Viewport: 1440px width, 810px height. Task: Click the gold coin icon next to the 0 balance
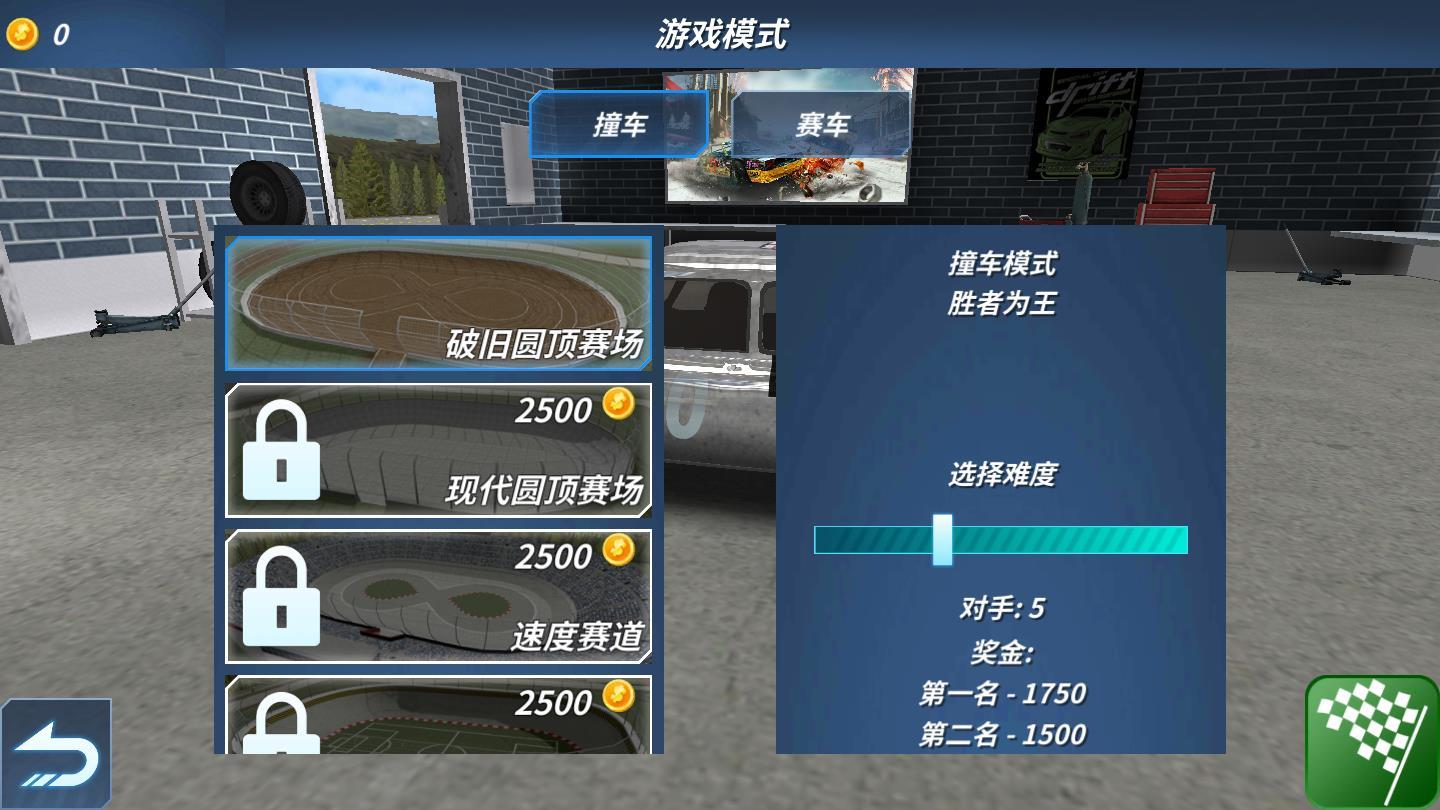coord(22,34)
